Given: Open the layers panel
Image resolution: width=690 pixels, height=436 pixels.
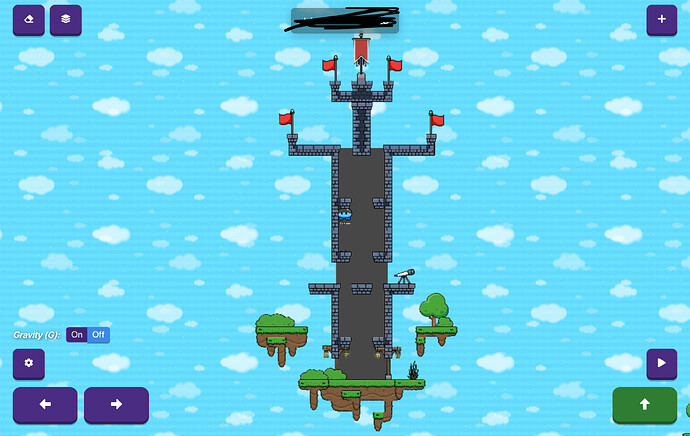Looking at the screenshot, I should coord(66,19).
